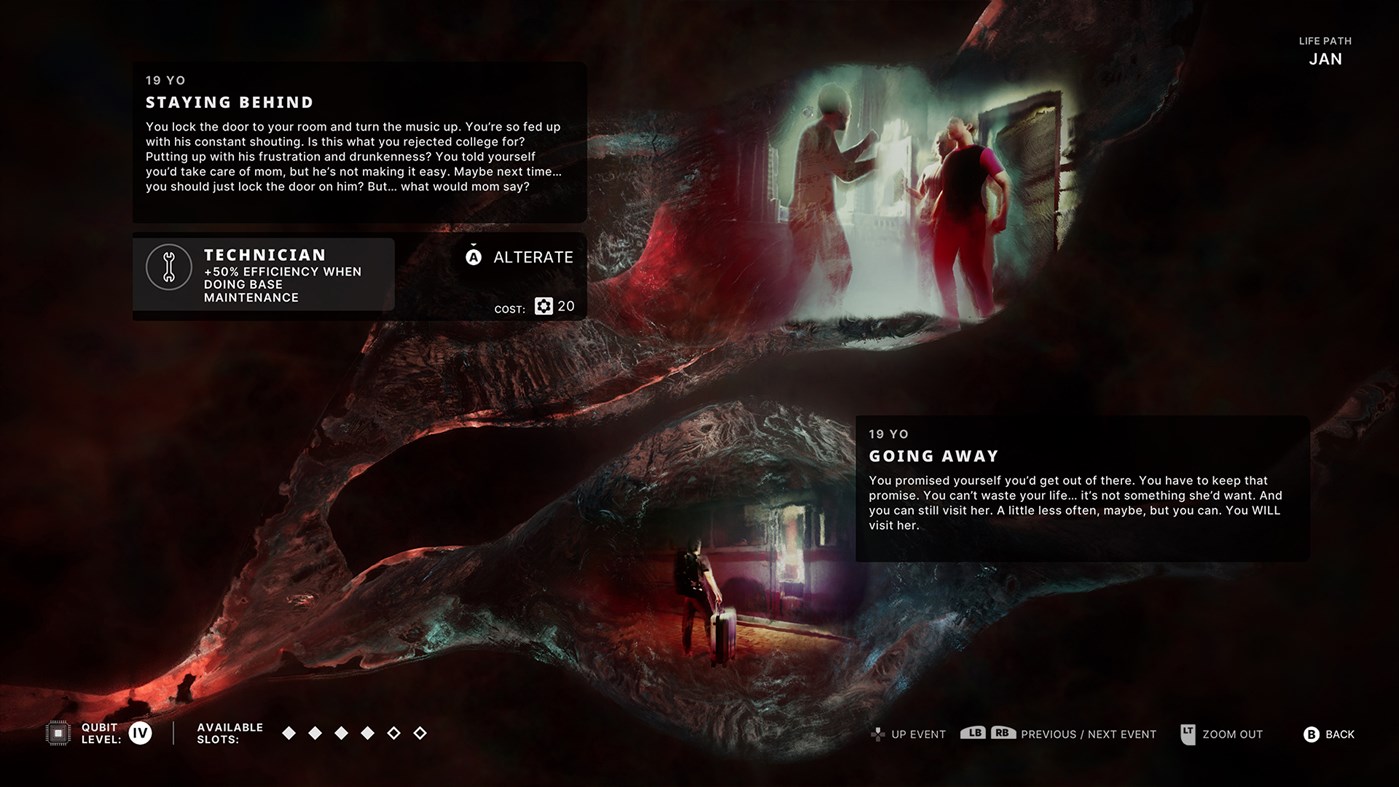The image size is (1399, 787).
Task: Expand the Staying Behind event card
Action: pyautogui.click(x=359, y=142)
